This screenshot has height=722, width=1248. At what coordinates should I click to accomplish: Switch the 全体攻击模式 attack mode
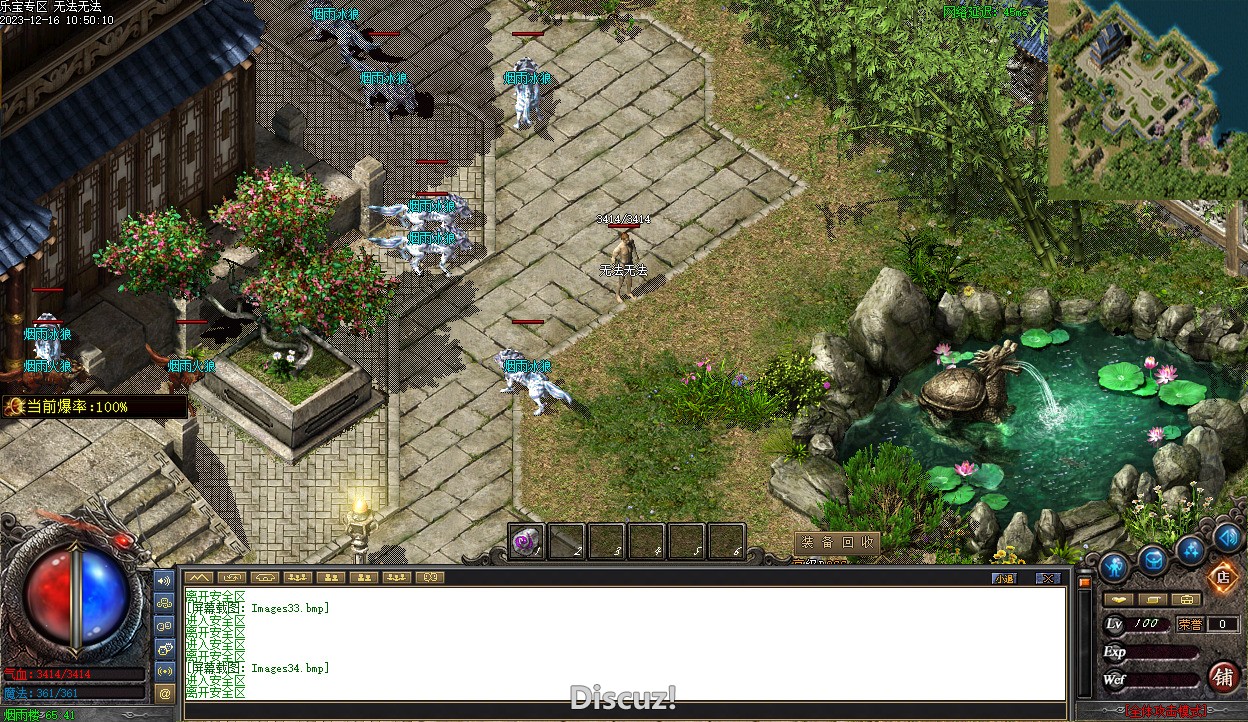pyautogui.click(x=1165, y=712)
